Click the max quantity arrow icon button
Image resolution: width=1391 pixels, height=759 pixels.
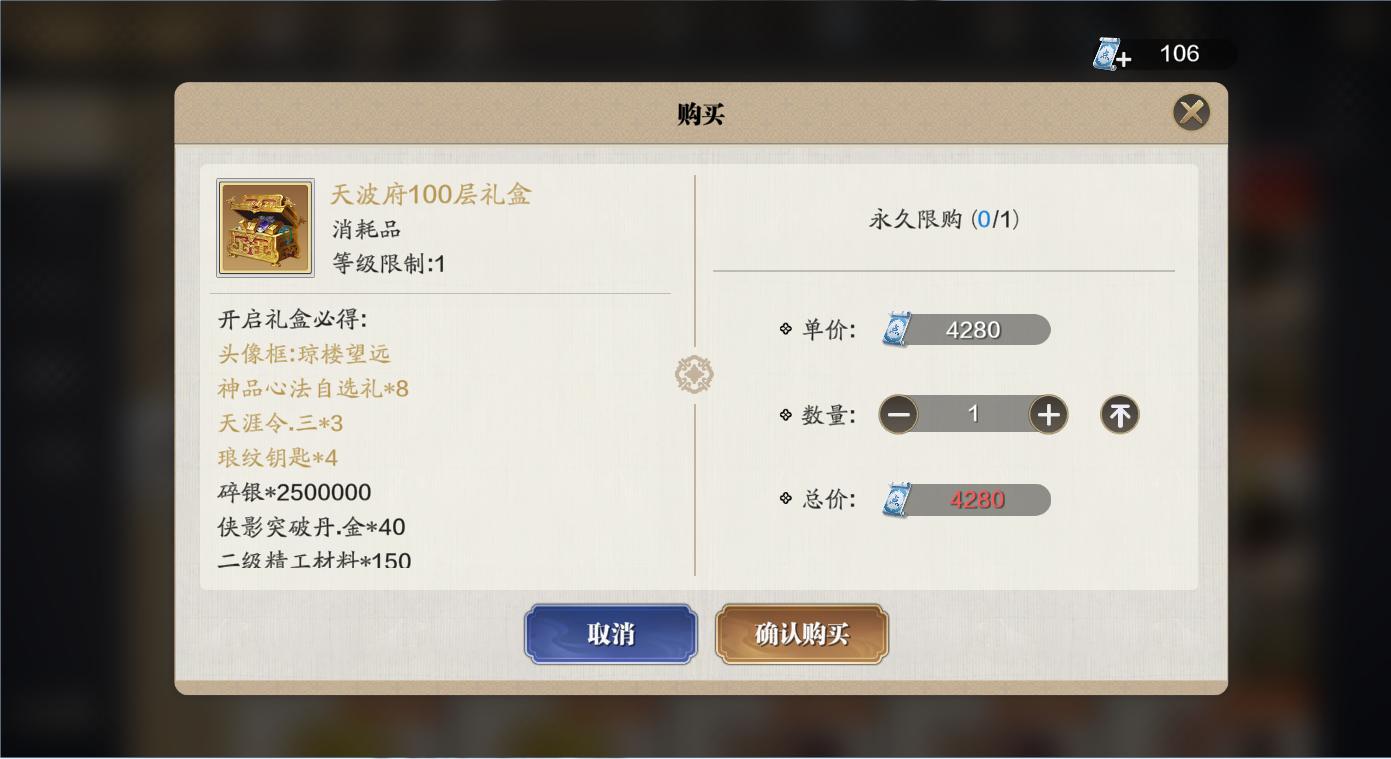[x=1119, y=414]
